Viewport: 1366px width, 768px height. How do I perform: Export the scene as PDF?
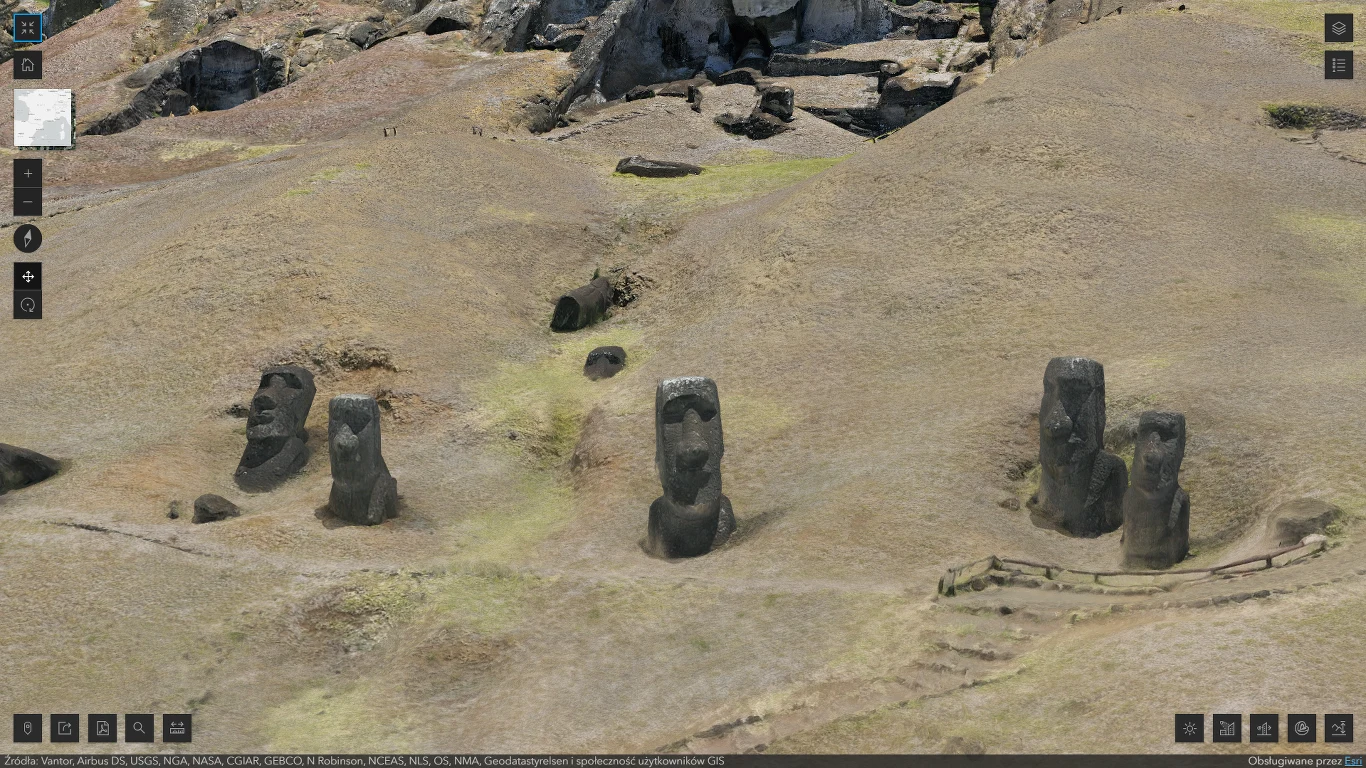coord(102,728)
